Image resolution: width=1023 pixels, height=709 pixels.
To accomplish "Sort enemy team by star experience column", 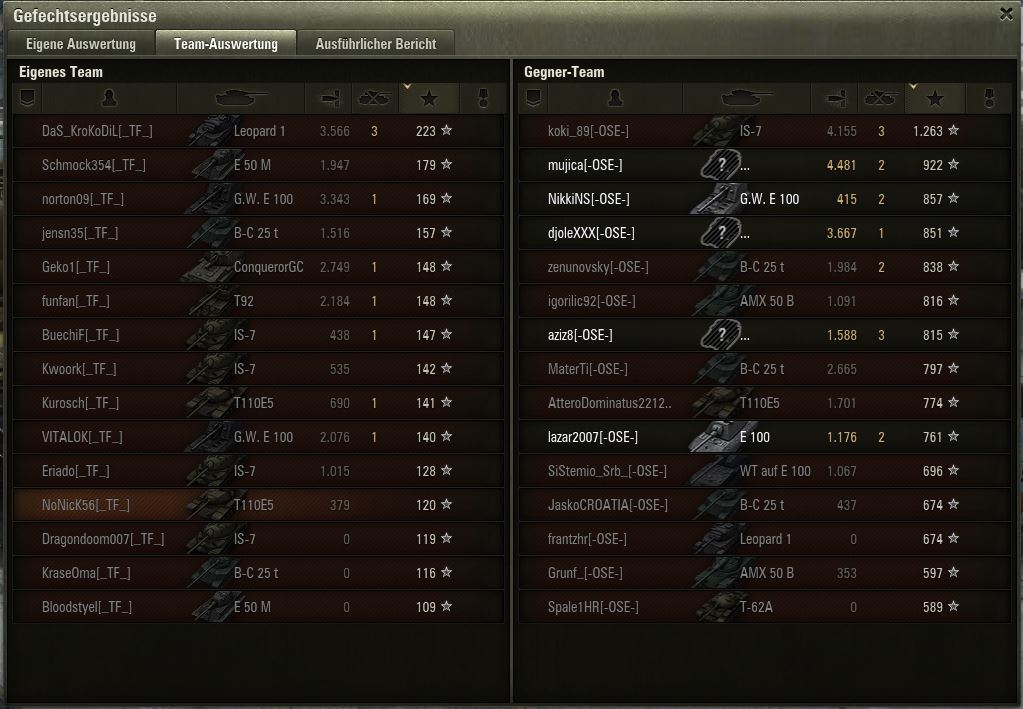I will point(935,98).
